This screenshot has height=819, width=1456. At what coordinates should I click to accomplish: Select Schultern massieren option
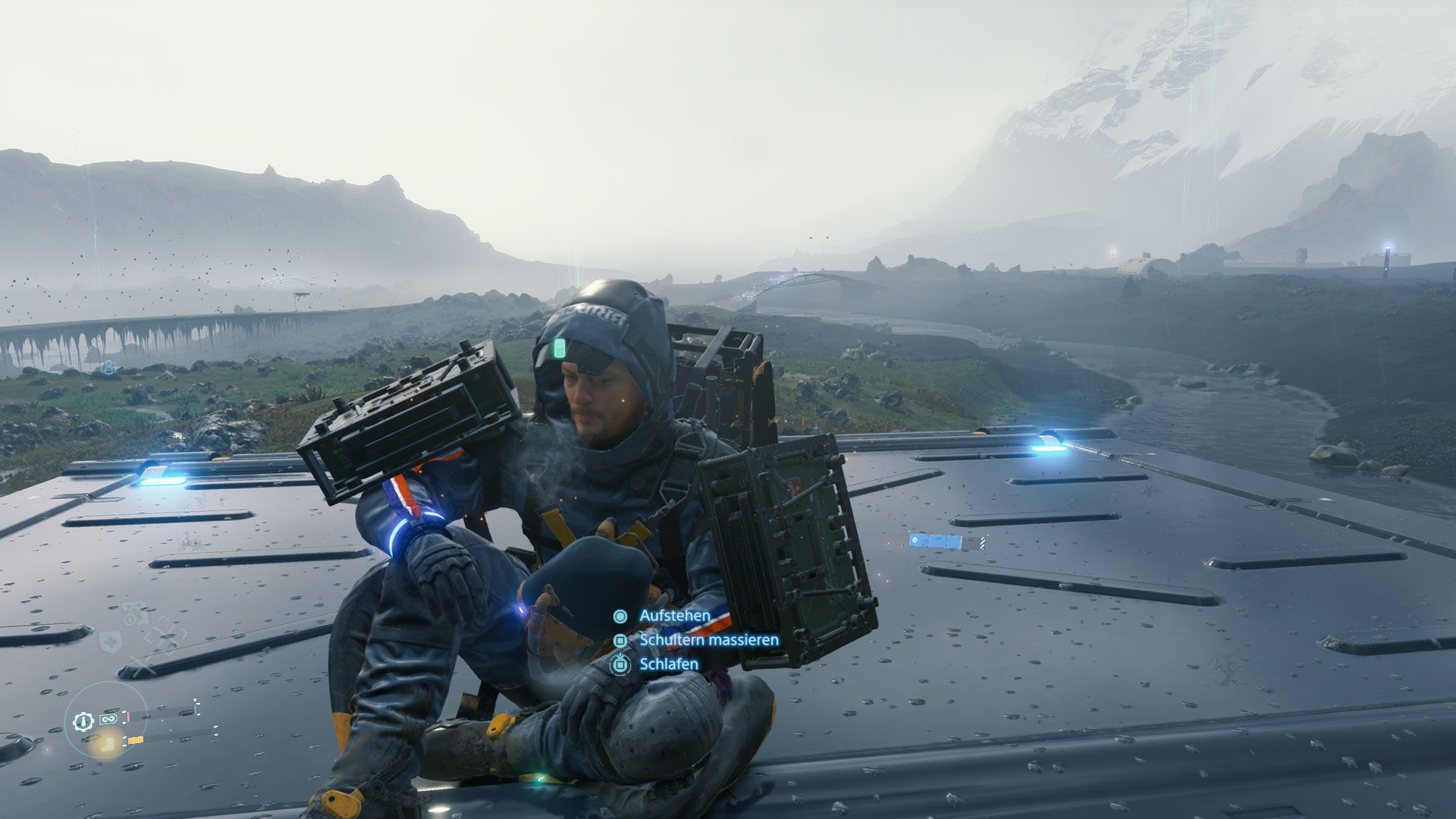click(708, 640)
